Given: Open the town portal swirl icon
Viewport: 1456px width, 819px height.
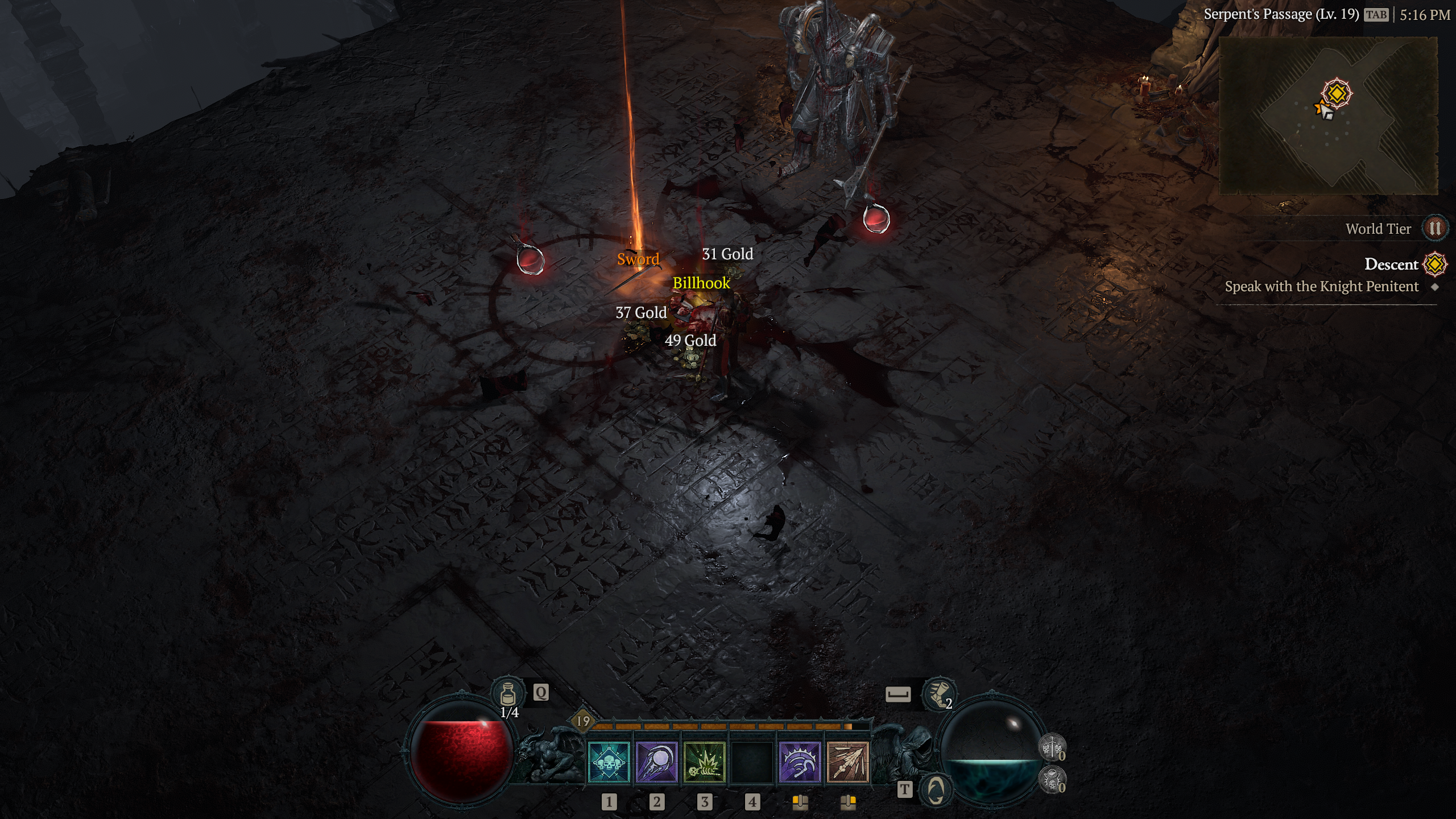Looking at the screenshot, I should (936, 789).
